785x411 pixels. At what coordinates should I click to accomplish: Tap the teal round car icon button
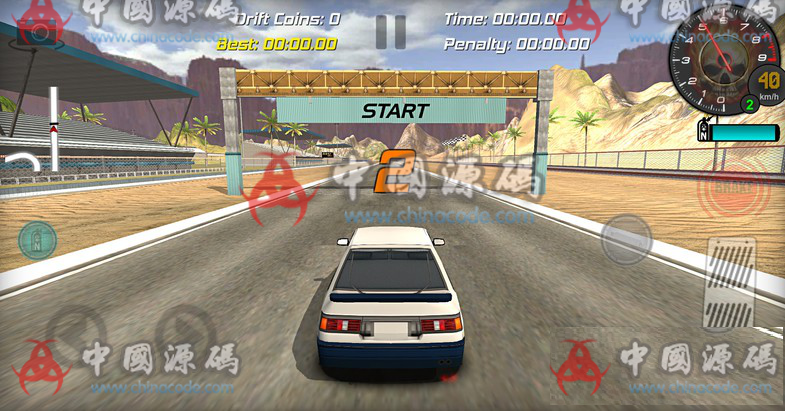tap(37, 240)
